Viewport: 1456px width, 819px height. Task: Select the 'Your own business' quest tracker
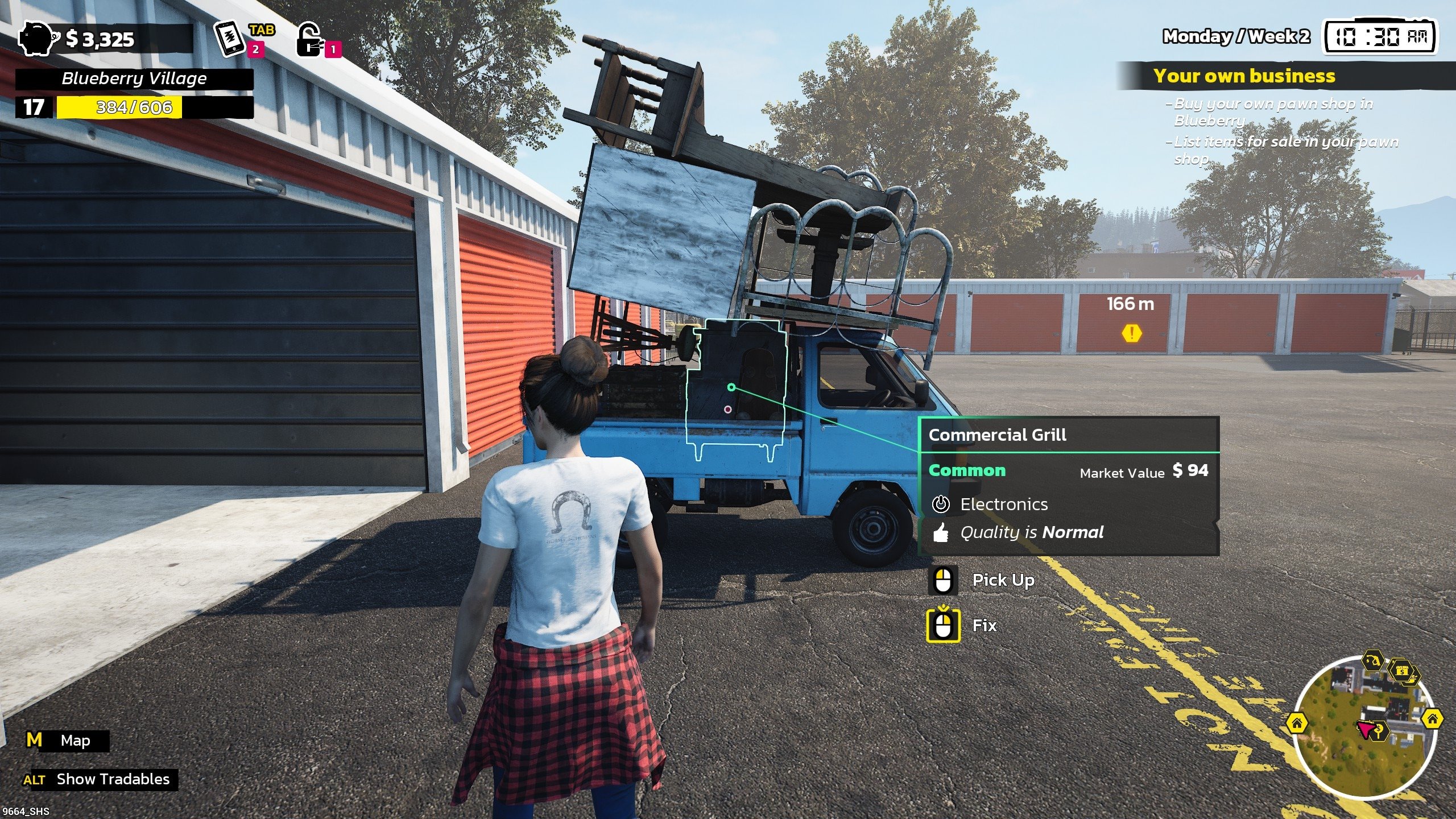tap(1244, 76)
